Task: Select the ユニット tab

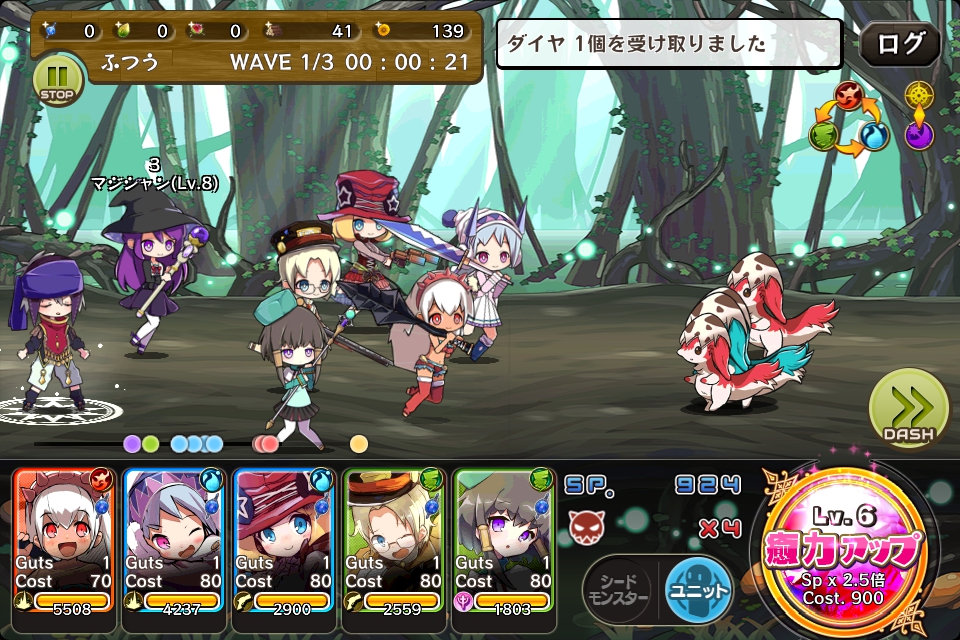Action: (x=698, y=588)
